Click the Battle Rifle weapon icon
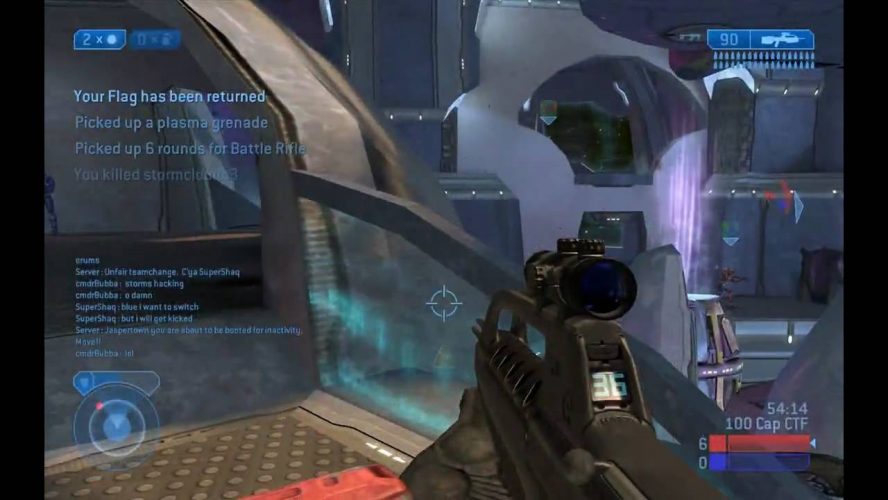888x500 pixels. (786, 40)
